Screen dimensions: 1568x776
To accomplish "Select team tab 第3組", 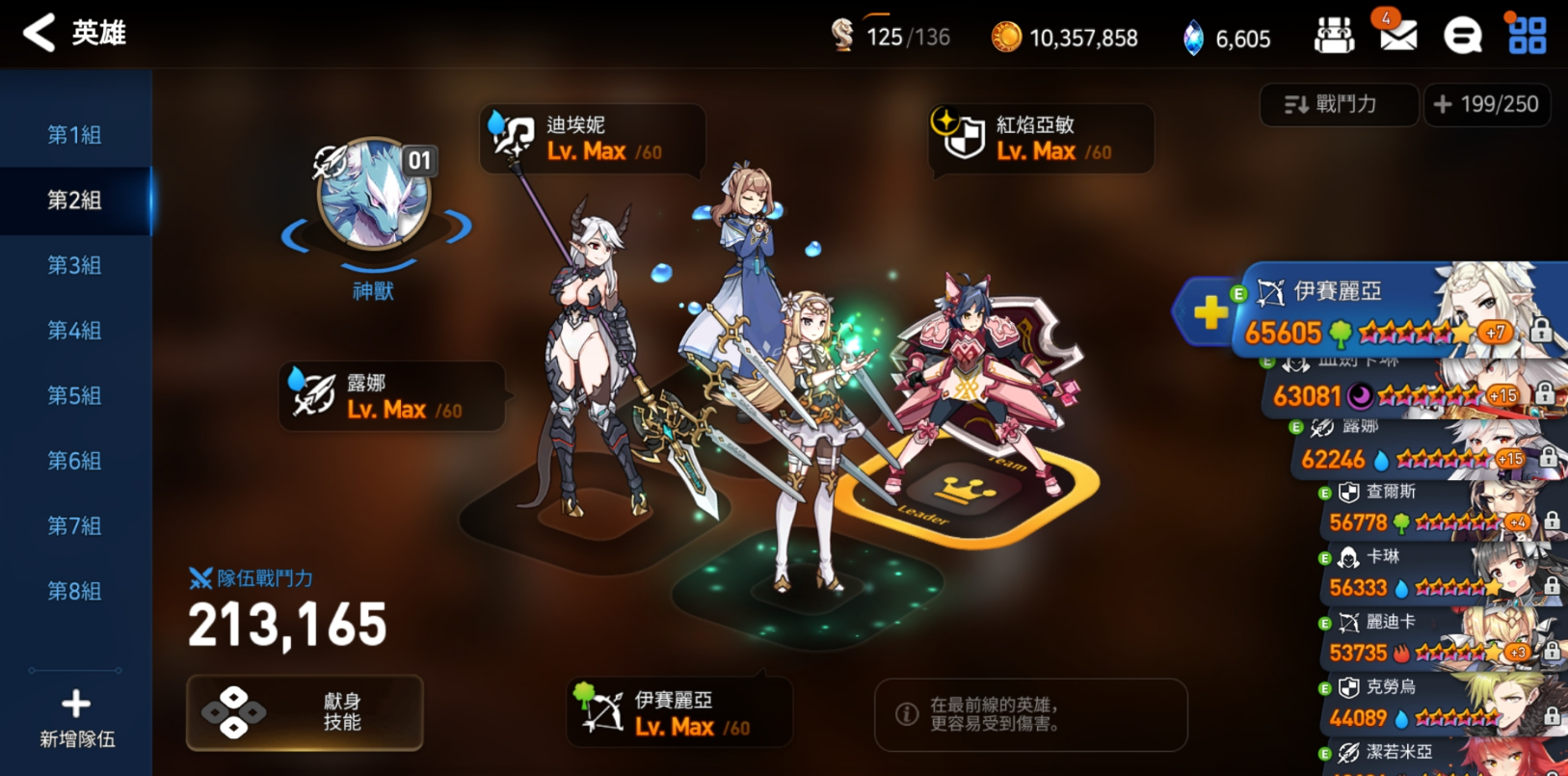I will point(75,265).
